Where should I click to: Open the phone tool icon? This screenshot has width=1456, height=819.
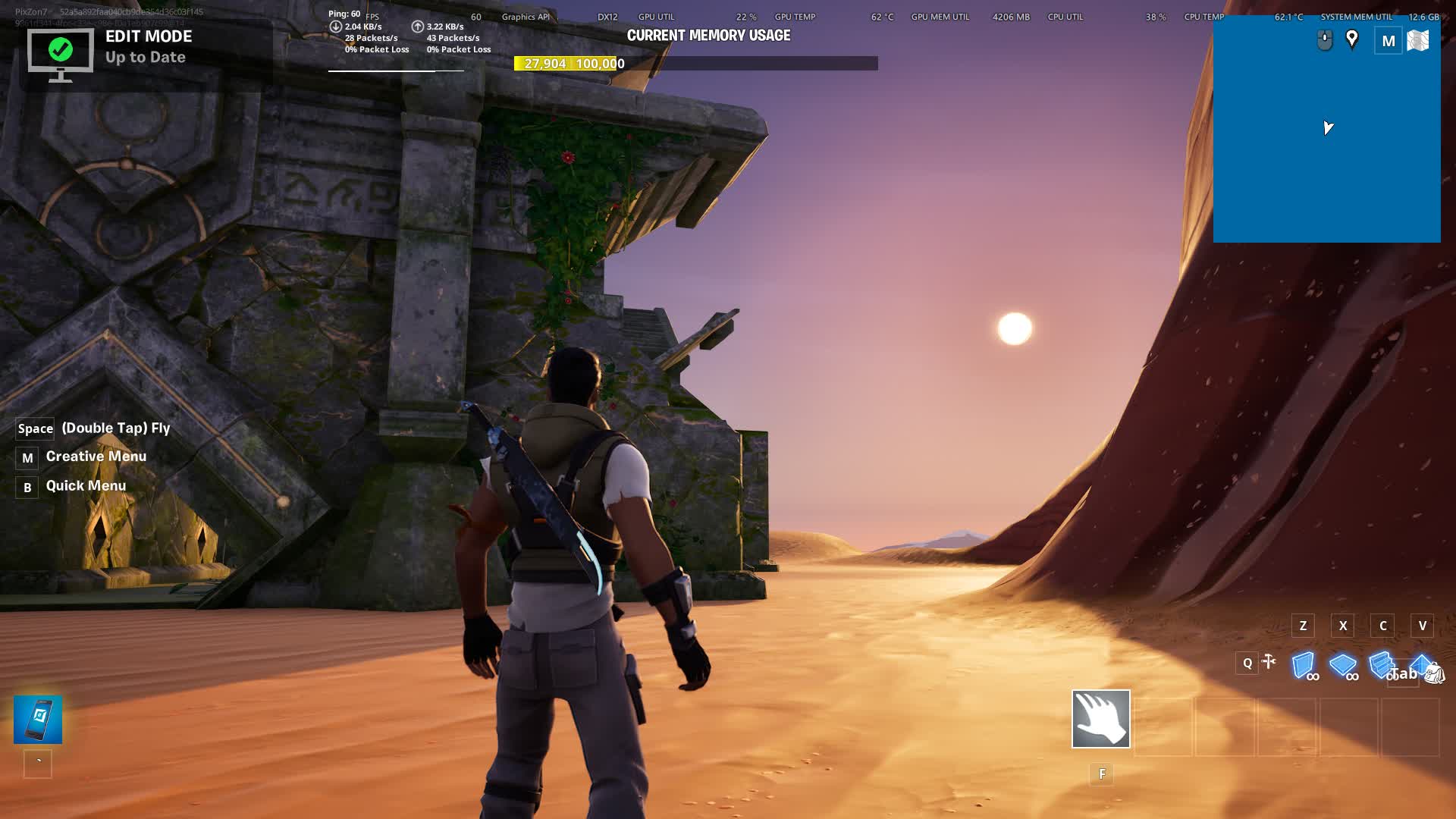coord(38,719)
